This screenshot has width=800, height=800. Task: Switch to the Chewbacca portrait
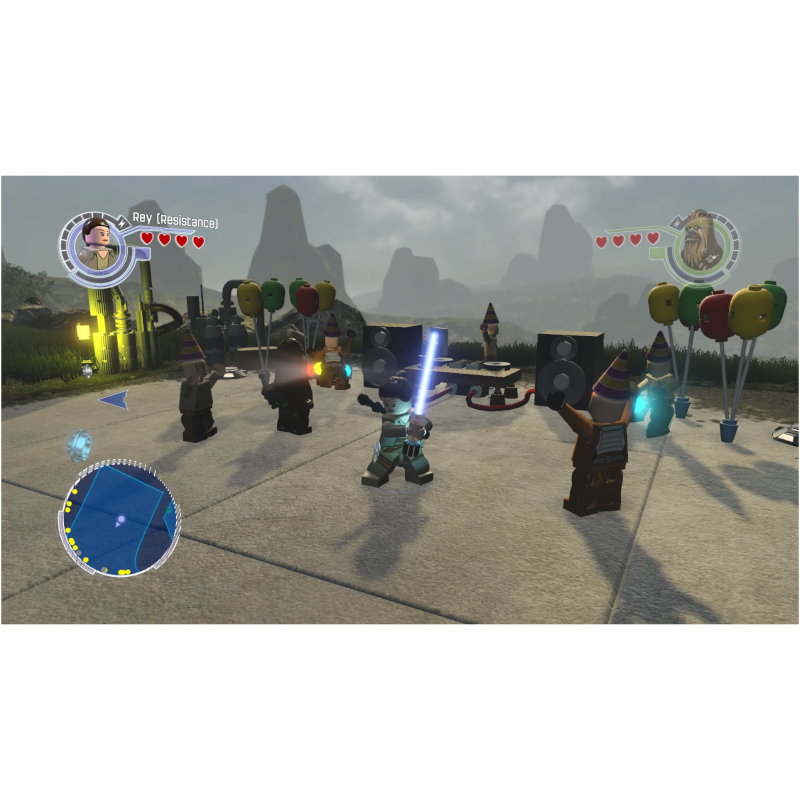pyautogui.click(x=699, y=243)
